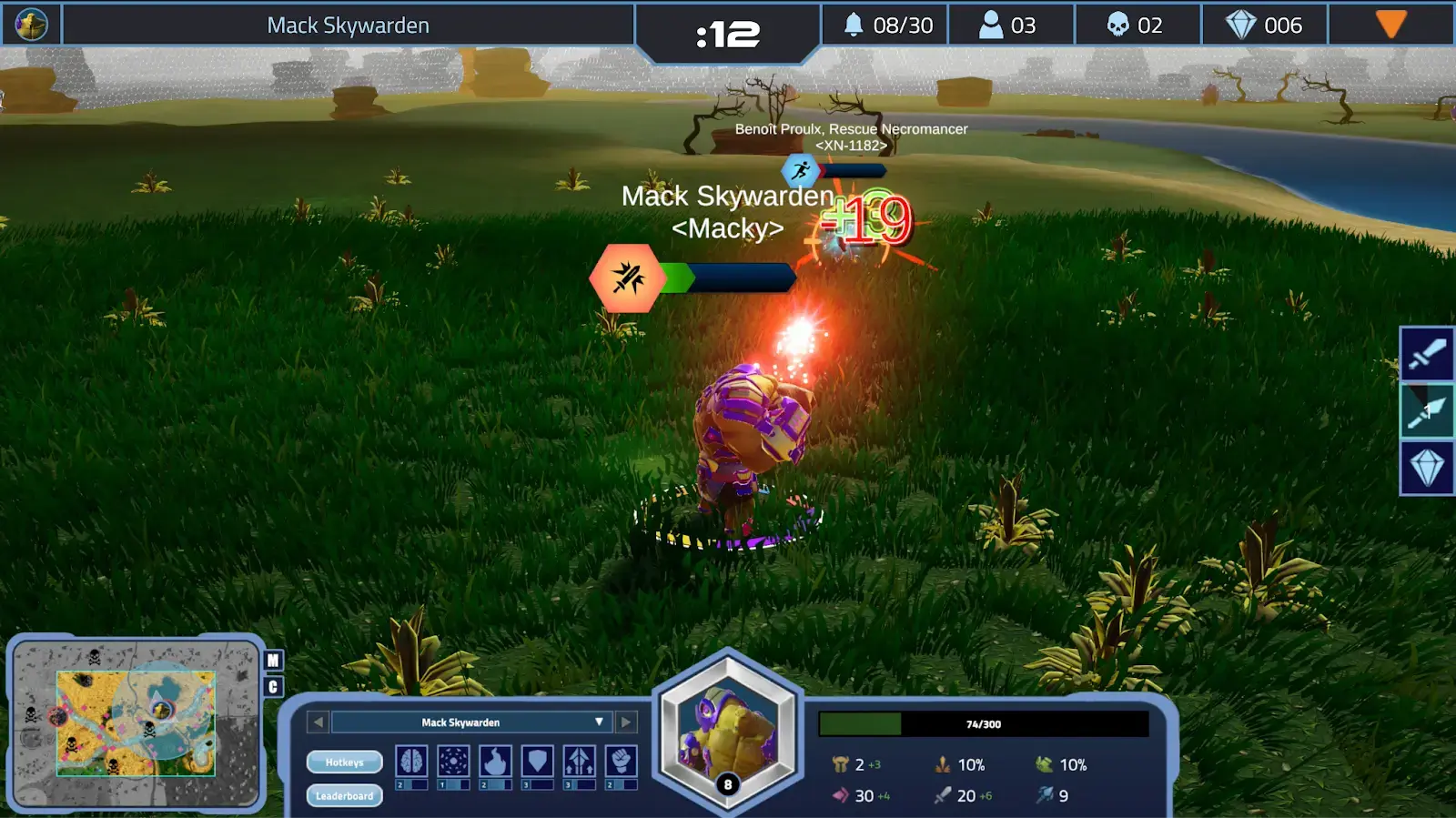This screenshot has height=818, width=1456.
Task: Click the minimap
Action: coord(136,723)
